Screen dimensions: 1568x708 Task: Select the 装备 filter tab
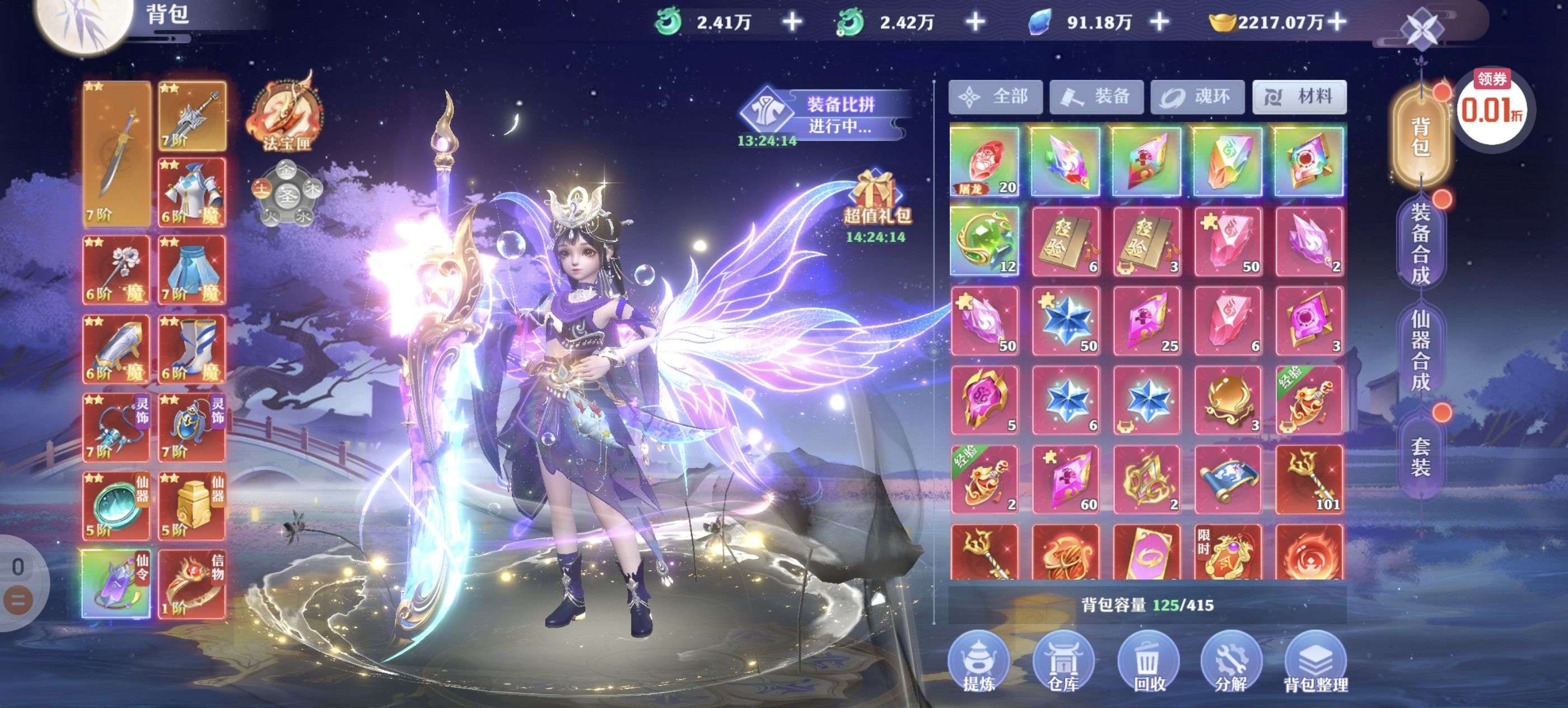tap(1096, 97)
